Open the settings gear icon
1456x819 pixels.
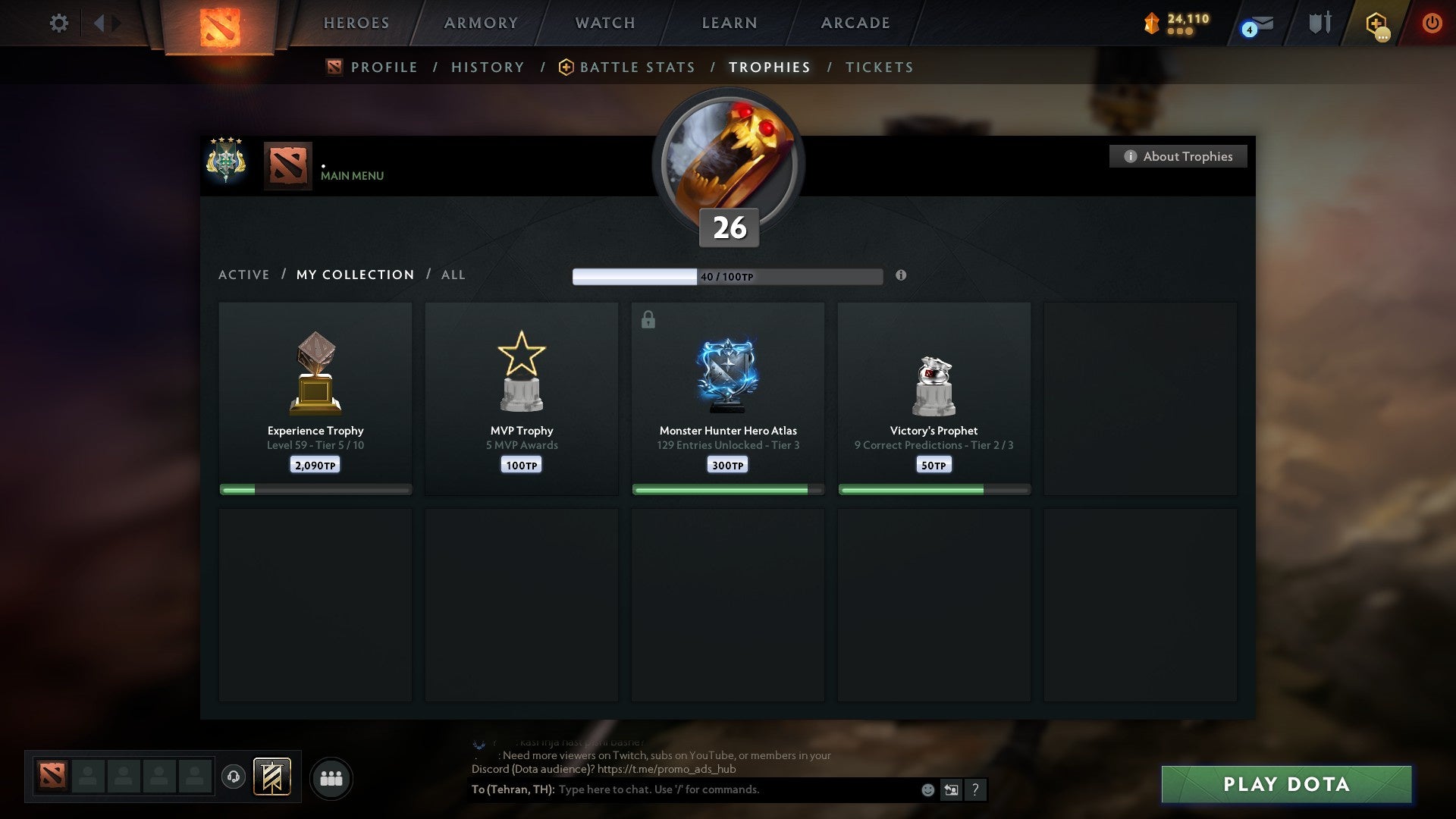coord(58,23)
